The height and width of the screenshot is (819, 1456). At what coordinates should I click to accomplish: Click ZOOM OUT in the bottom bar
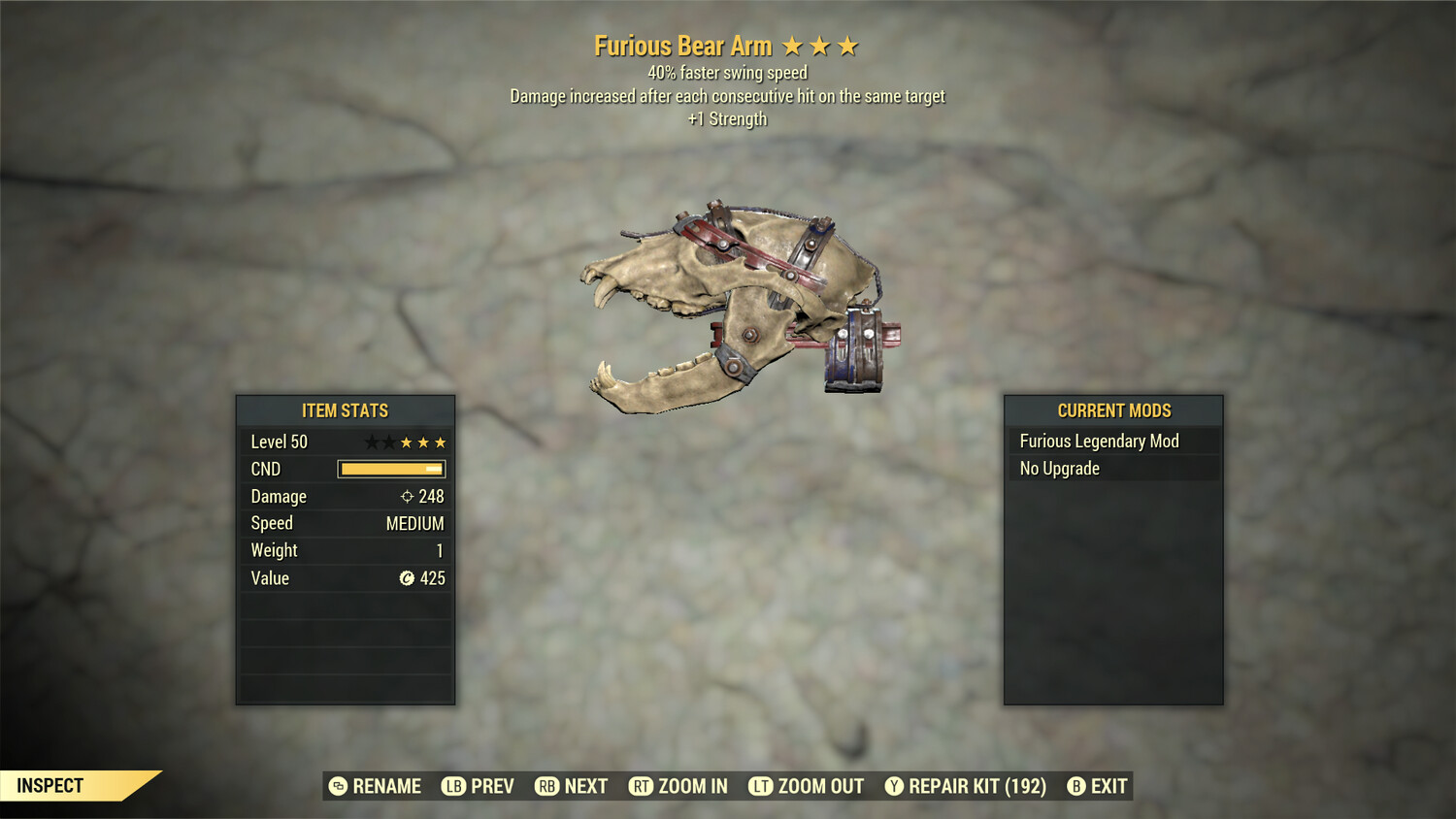coord(807,786)
